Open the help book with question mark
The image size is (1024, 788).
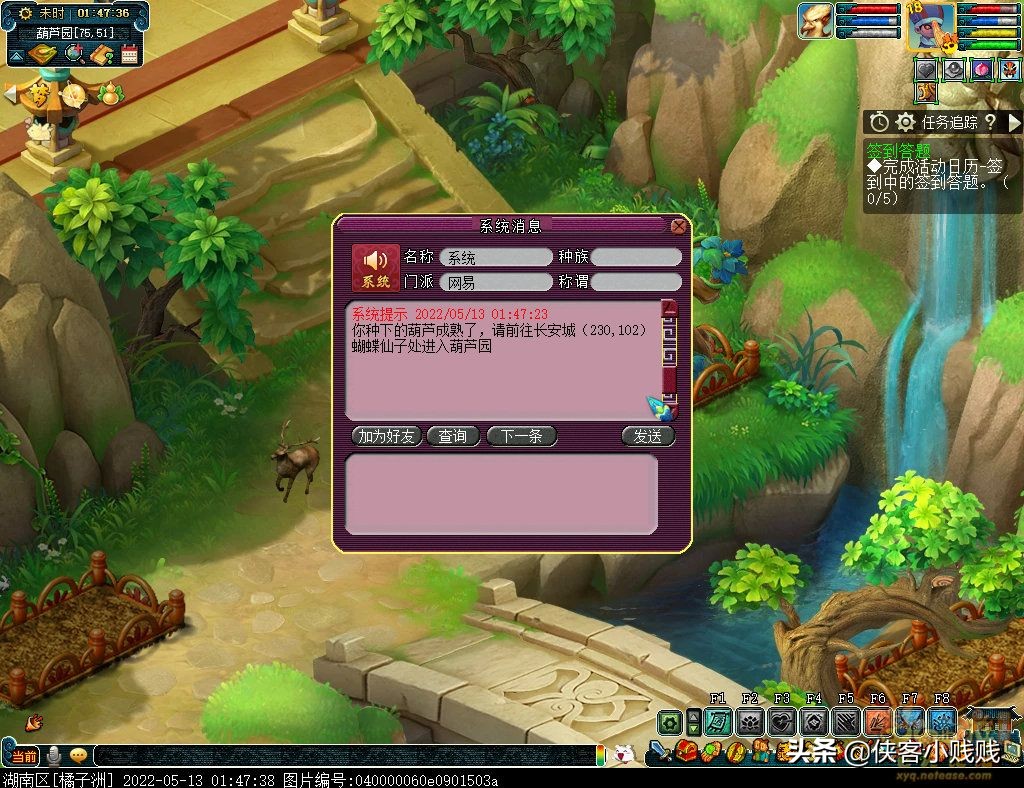pyautogui.click(x=101, y=55)
